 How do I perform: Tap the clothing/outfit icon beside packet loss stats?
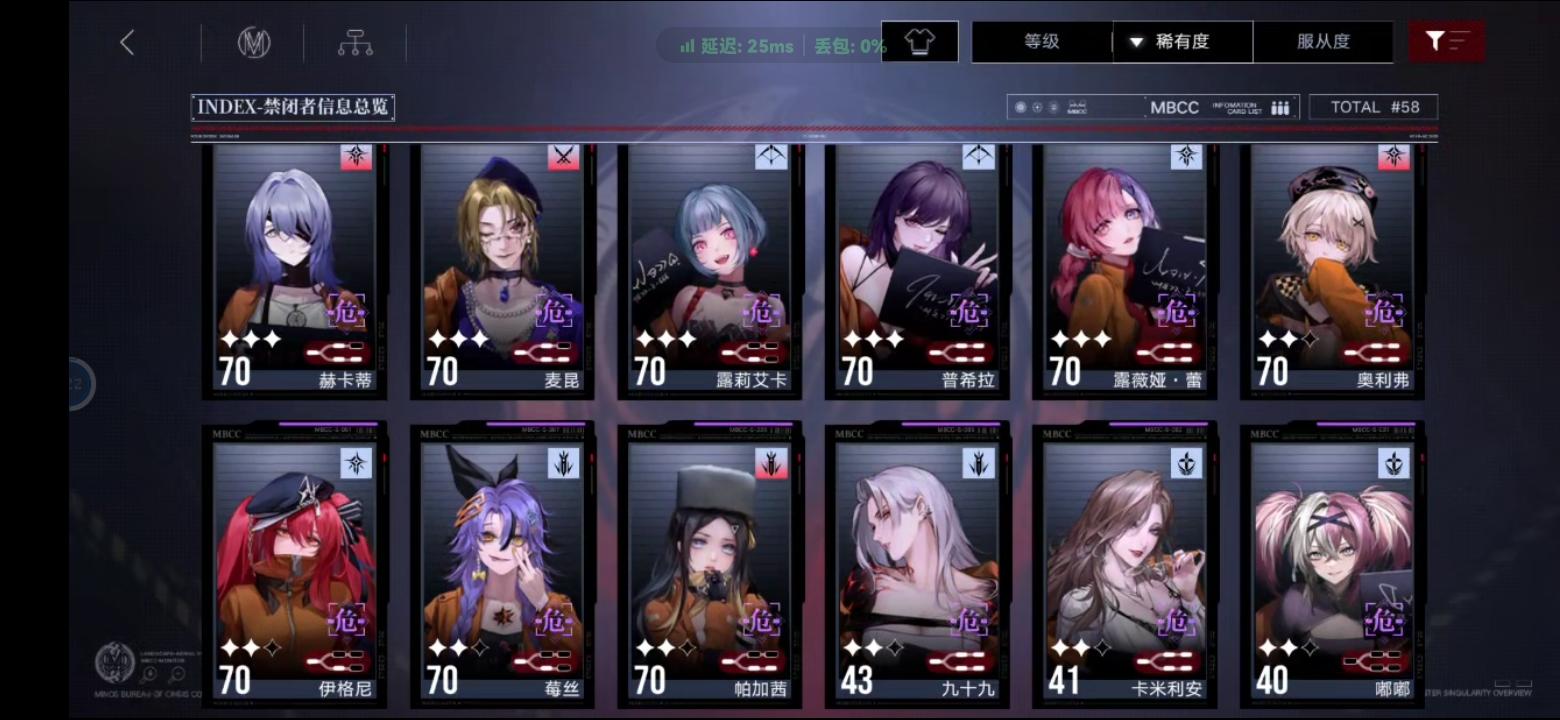pos(918,41)
